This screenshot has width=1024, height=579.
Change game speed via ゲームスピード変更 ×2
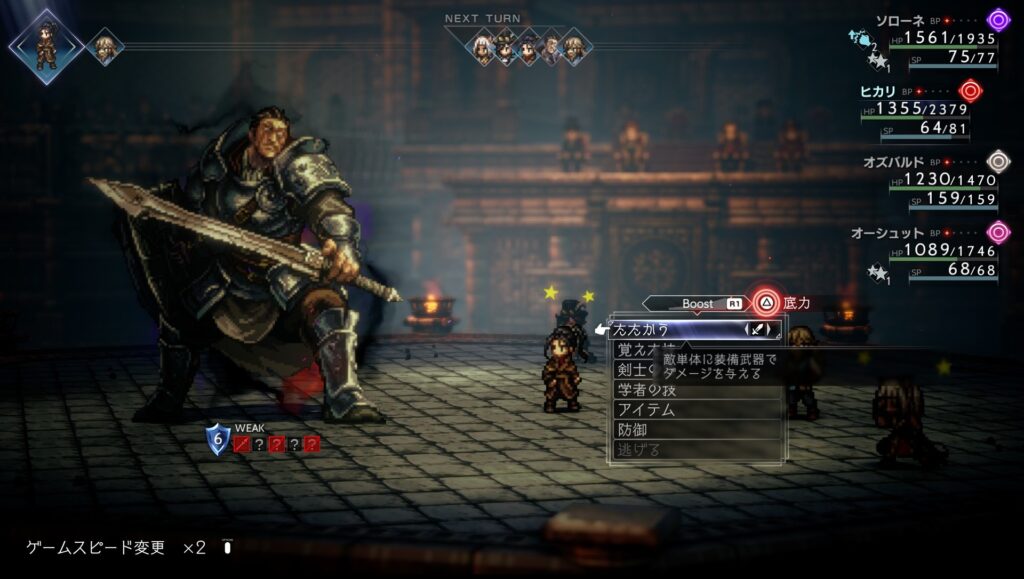(x=116, y=547)
